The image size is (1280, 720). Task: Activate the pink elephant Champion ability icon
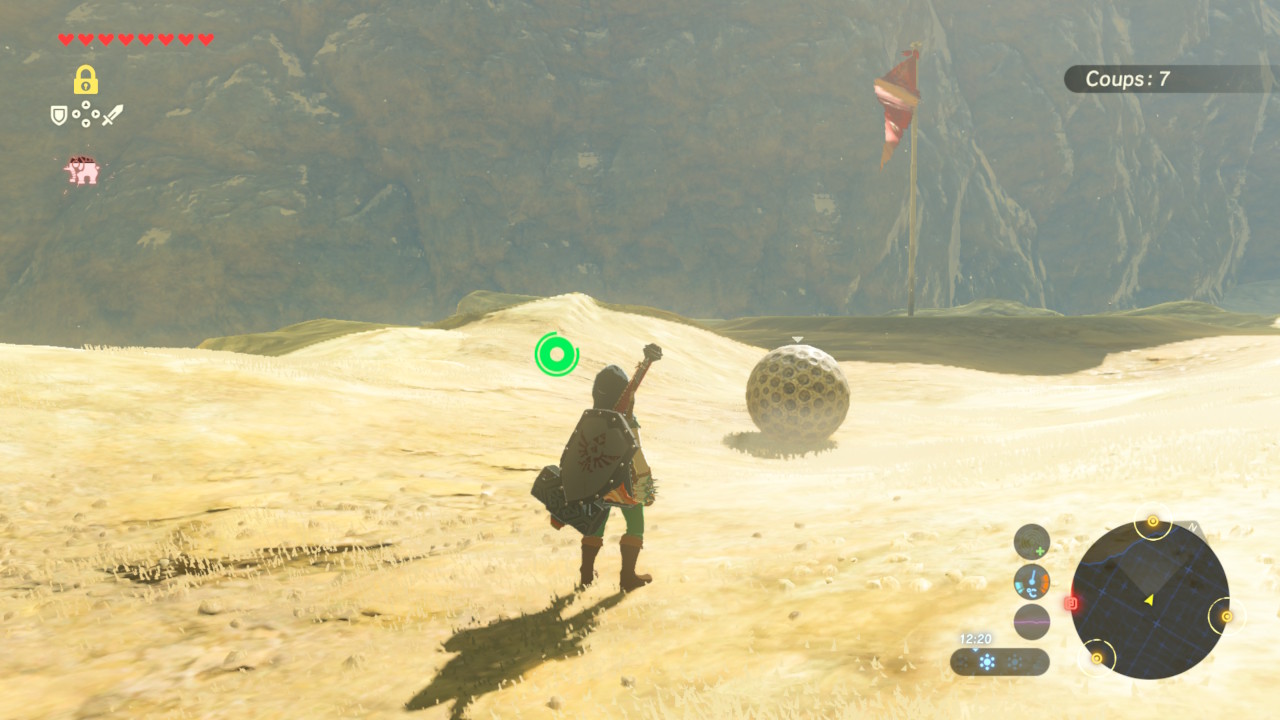(82, 171)
